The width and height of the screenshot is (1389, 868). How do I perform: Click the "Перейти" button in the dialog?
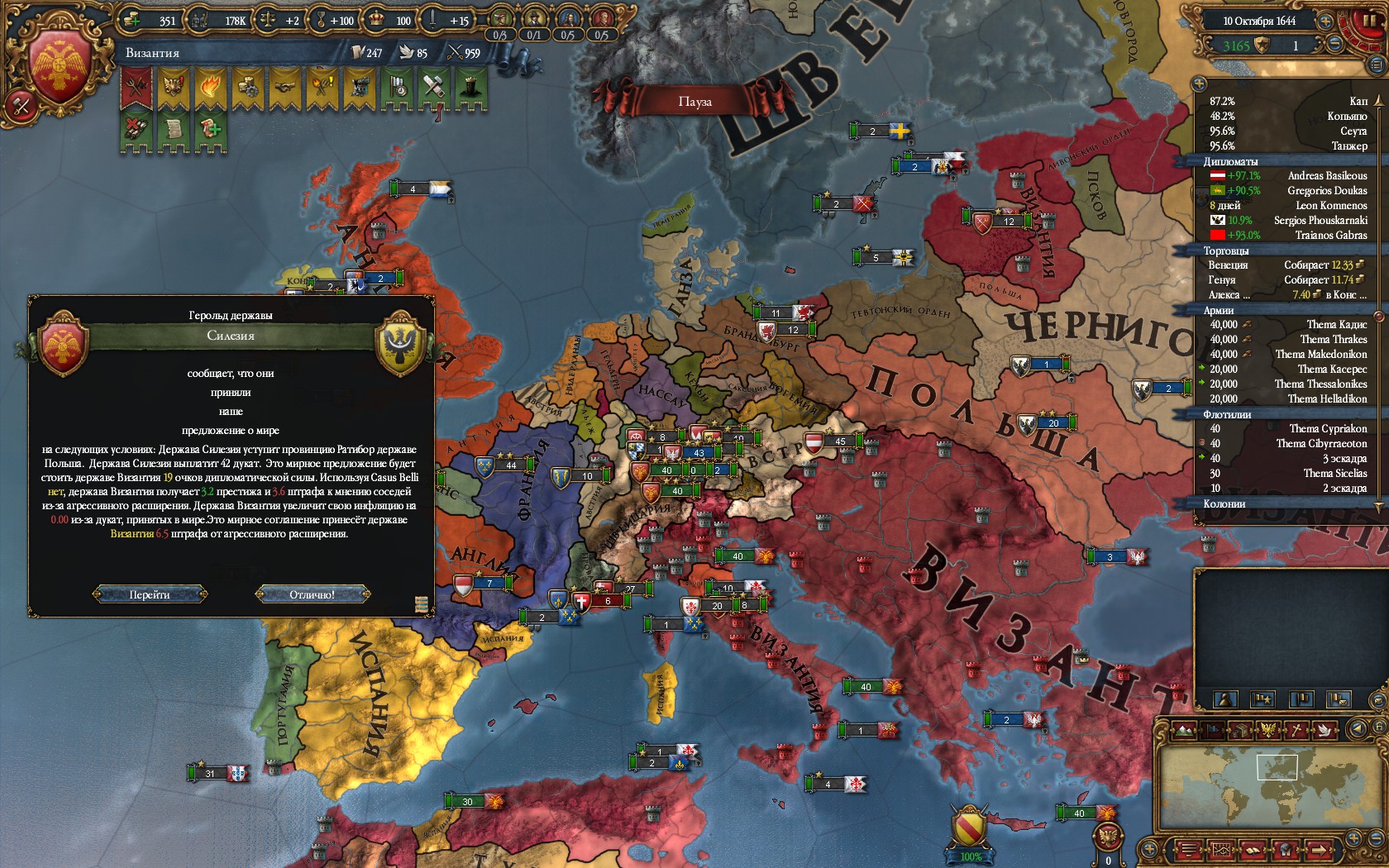point(150,594)
